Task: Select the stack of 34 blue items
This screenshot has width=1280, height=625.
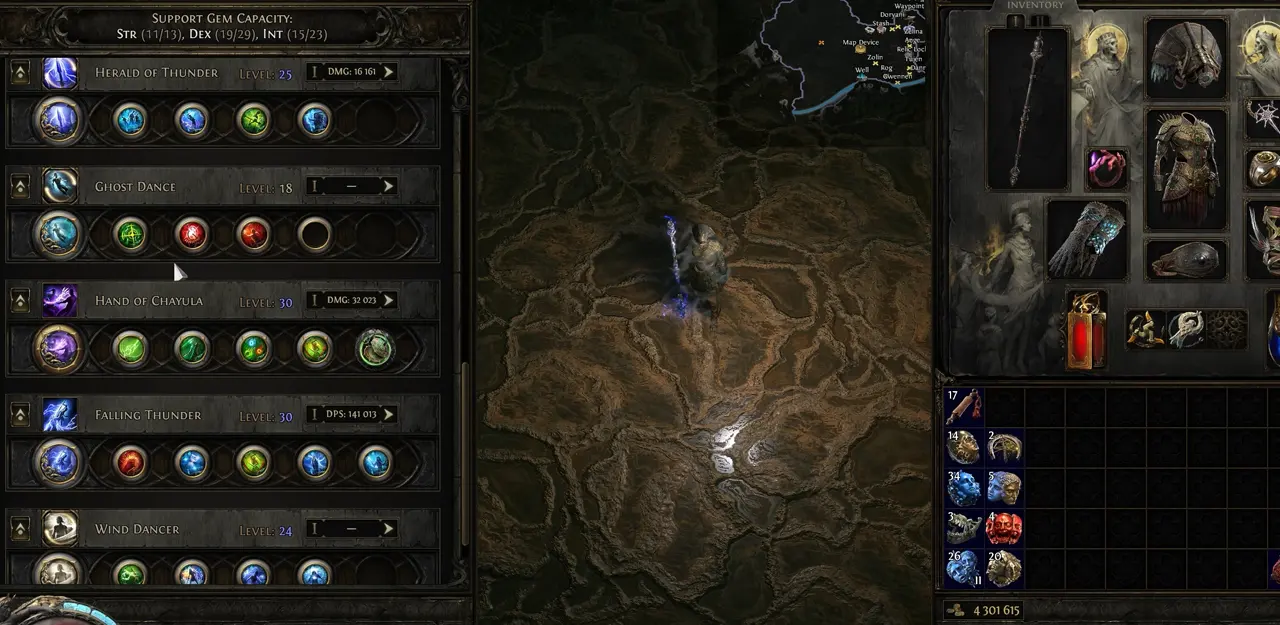Action: coord(964,489)
